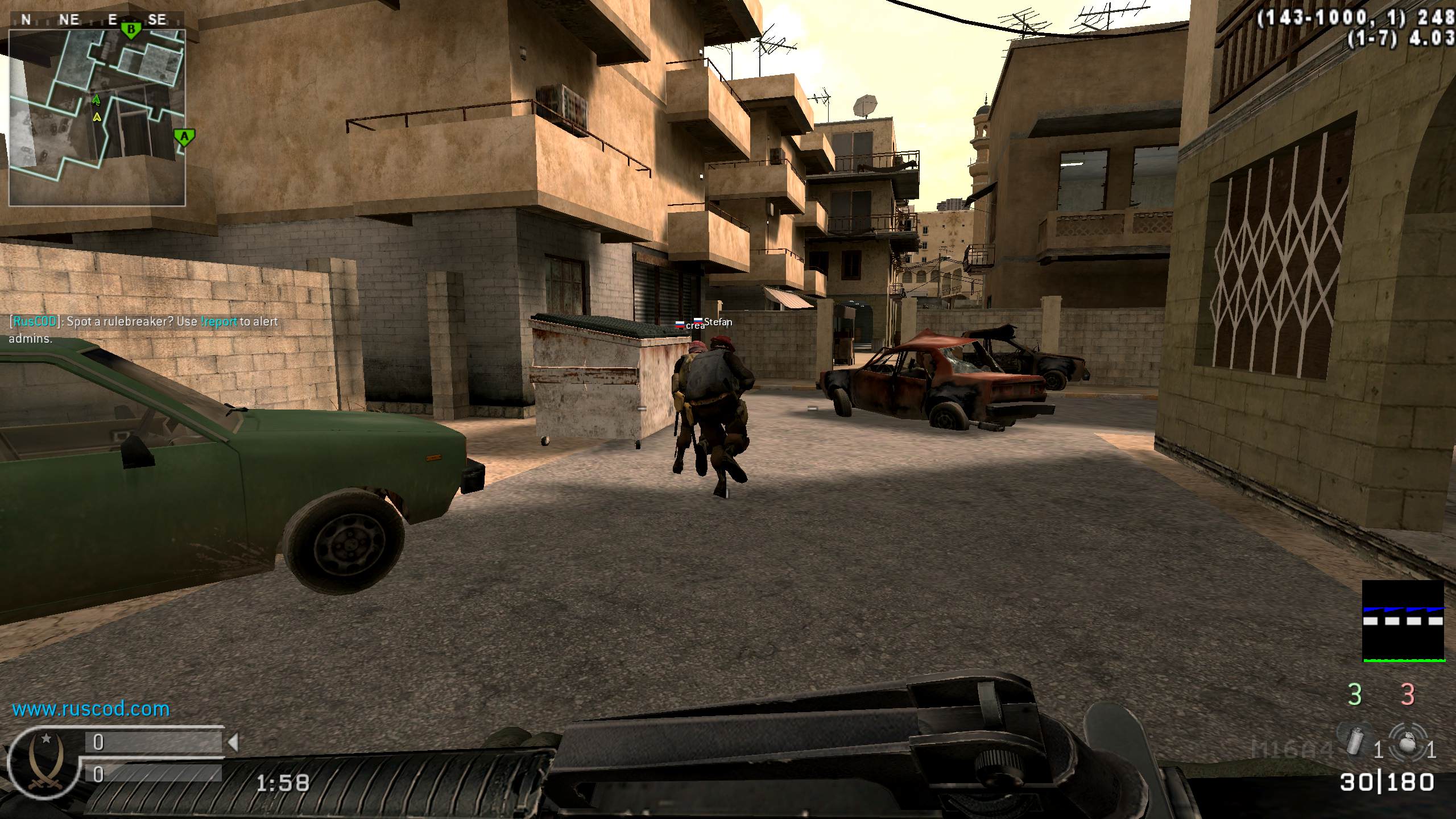Viewport: 1456px width, 819px height.
Task: Select the objective A marker on minimap
Action: click(x=184, y=136)
